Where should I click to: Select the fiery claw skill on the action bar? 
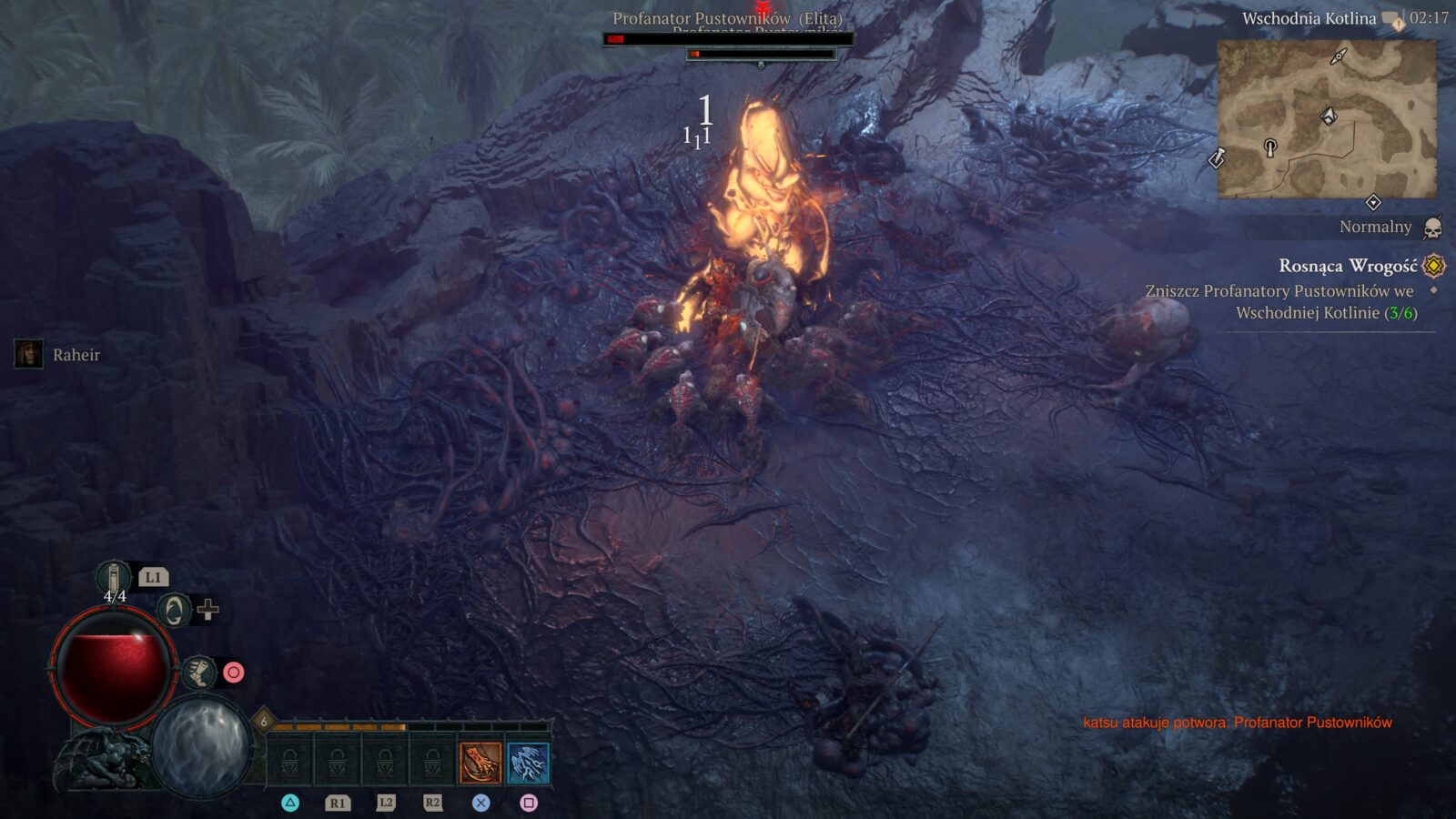pos(480,763)
